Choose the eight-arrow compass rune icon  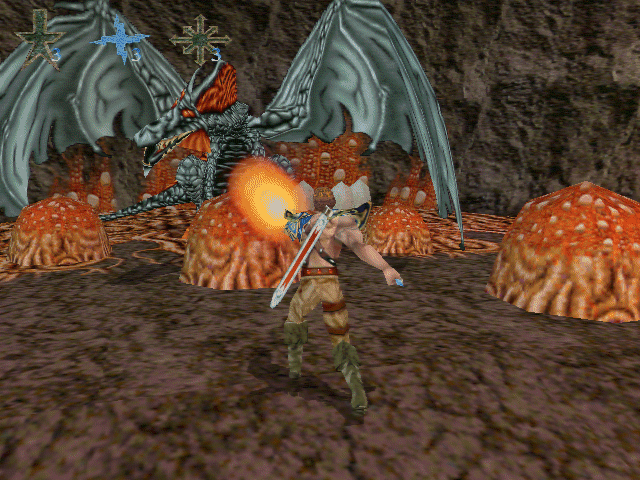tap(197, 38)
